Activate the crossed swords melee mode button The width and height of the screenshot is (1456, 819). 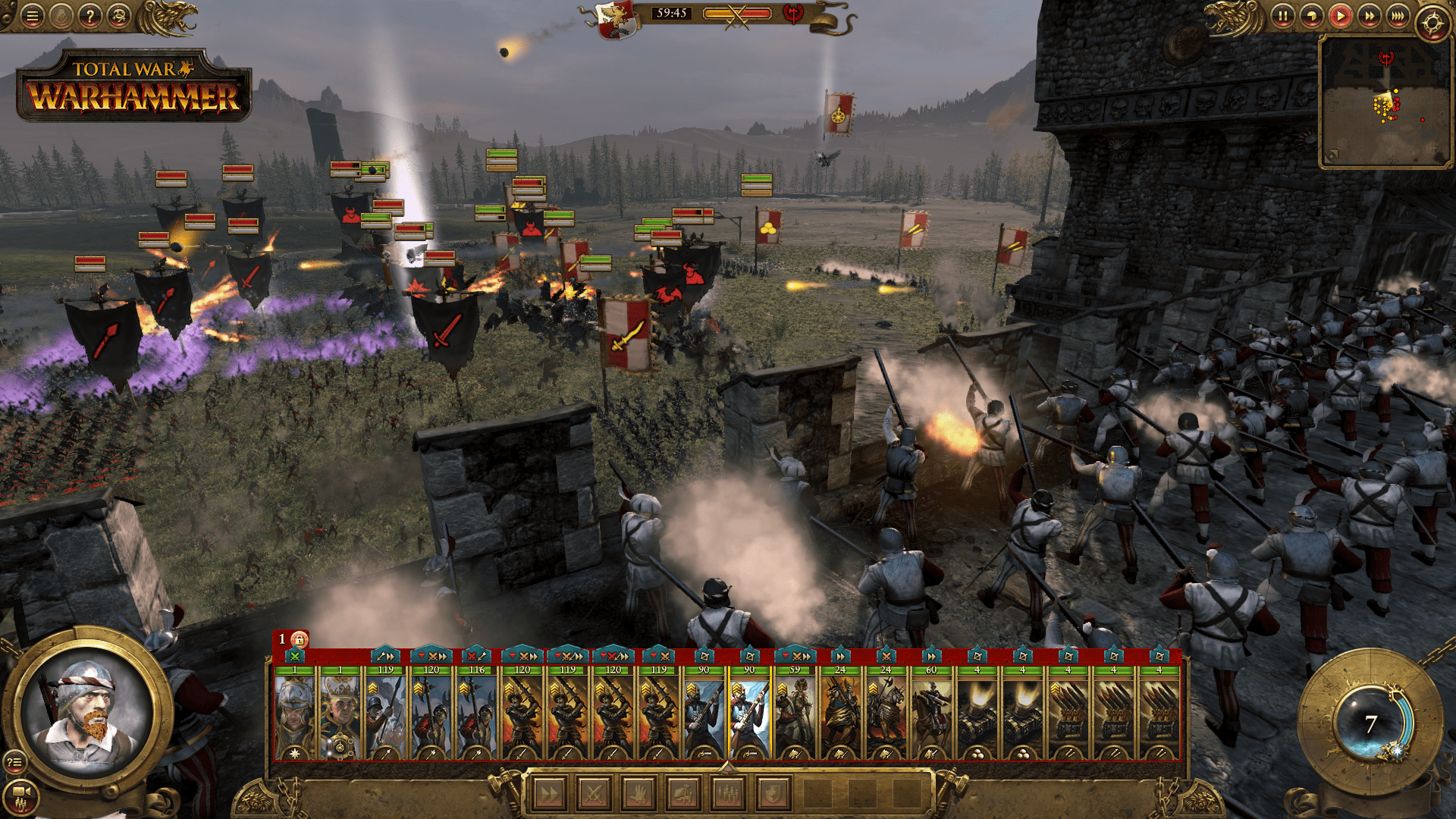click(x=595, y=794)
